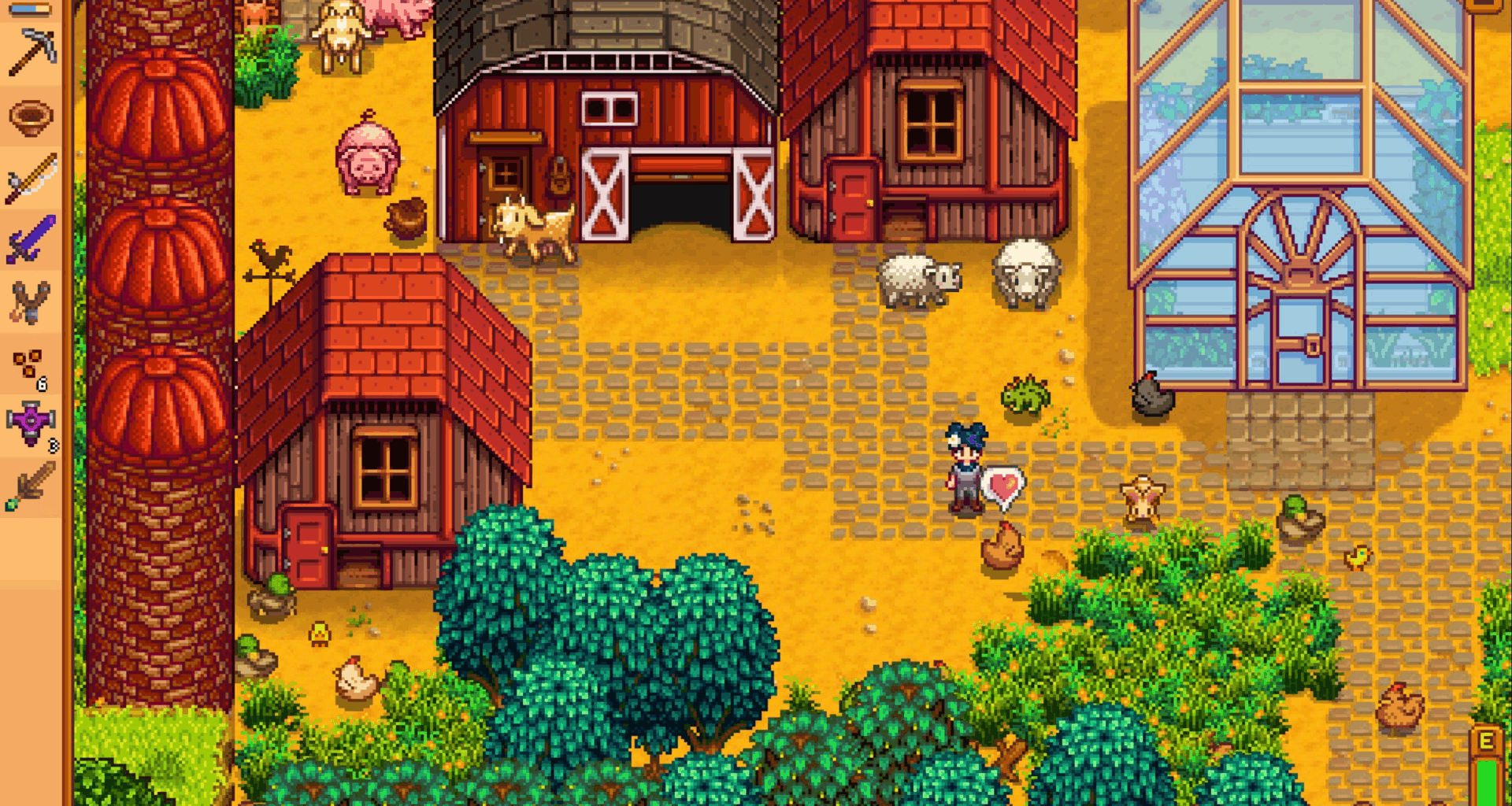Choose the copper pan slot
This screenshot has height=806, width=1512.
click(x=31, y=118)
